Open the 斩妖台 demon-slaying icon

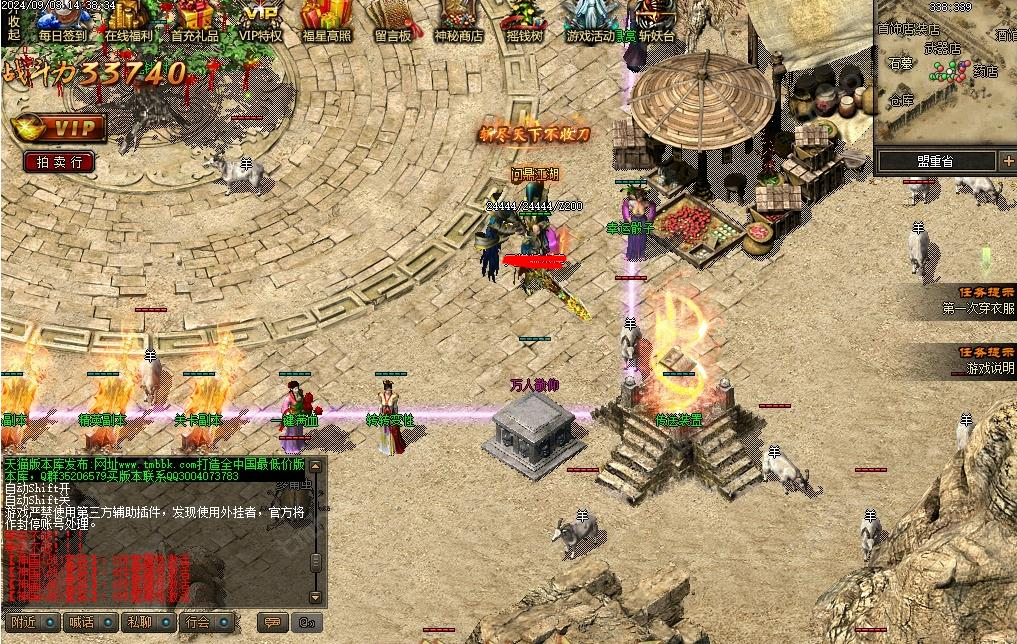pos(657,20)
